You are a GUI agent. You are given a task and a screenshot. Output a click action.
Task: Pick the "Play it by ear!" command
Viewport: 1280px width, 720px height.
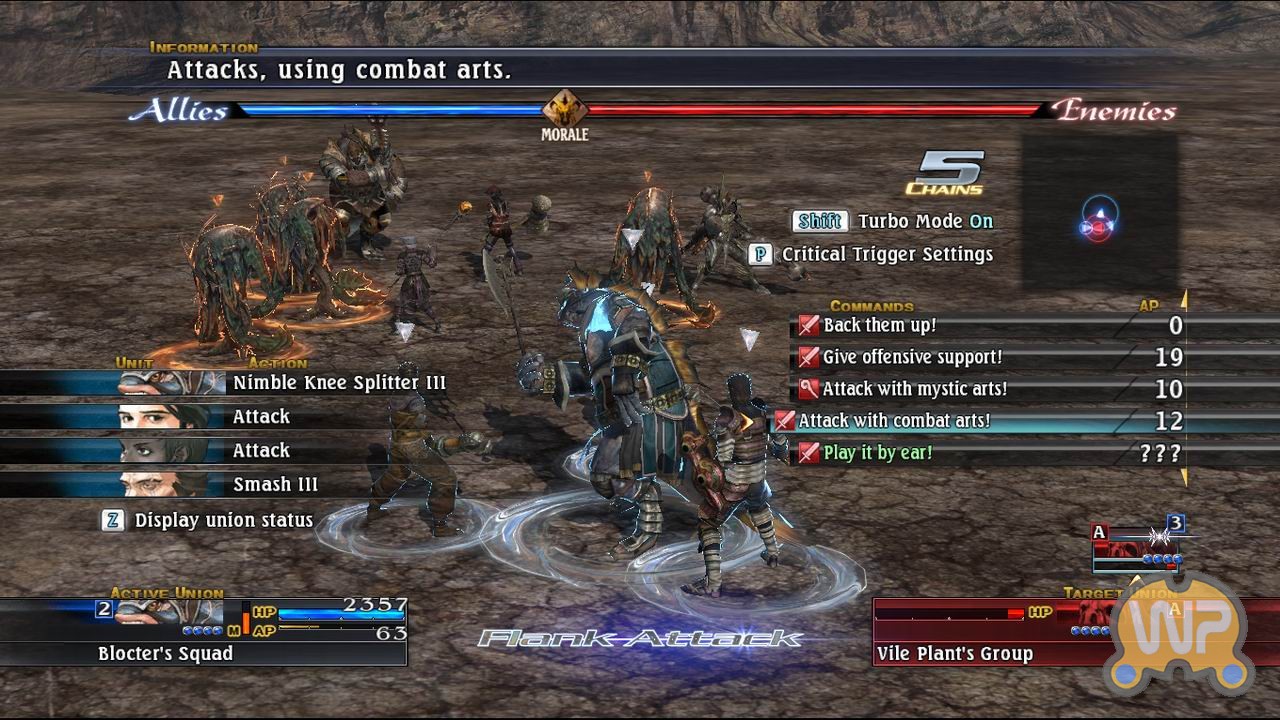point(877,453)
